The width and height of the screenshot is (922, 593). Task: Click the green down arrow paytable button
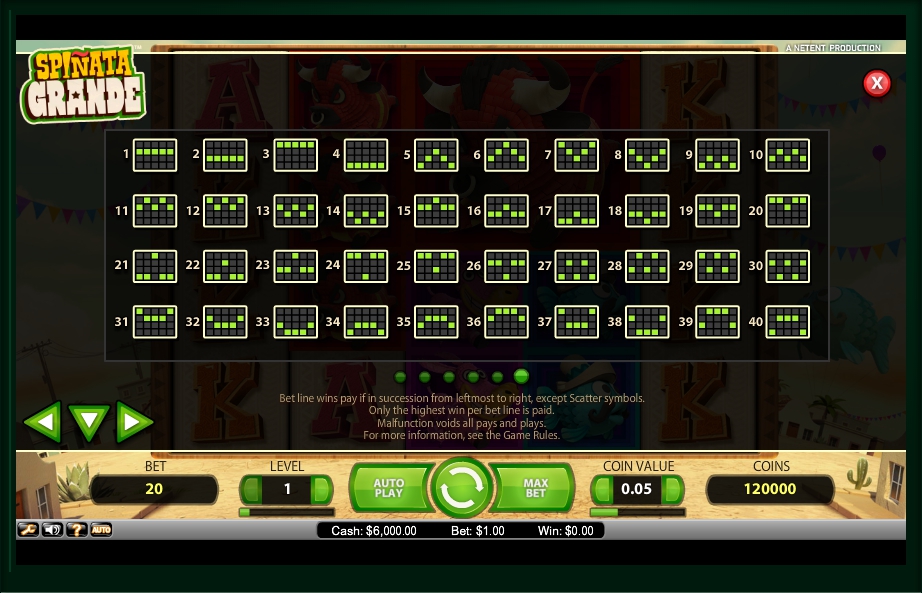pyautogui.click(x=89, y=422)
